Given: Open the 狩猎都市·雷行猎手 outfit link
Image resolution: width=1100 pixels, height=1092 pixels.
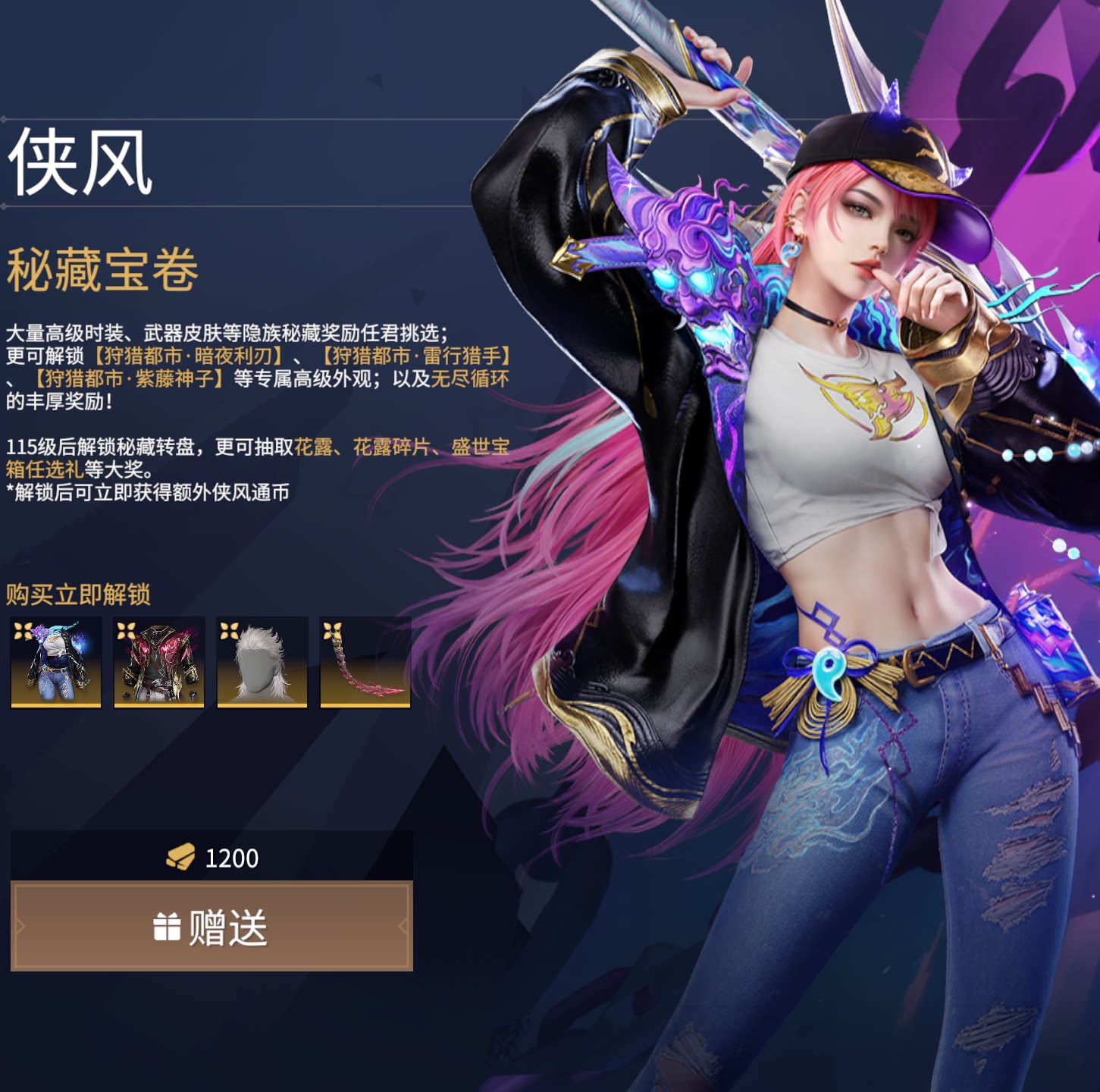Looking at the screenshot, I should click(x=418, y=356).
